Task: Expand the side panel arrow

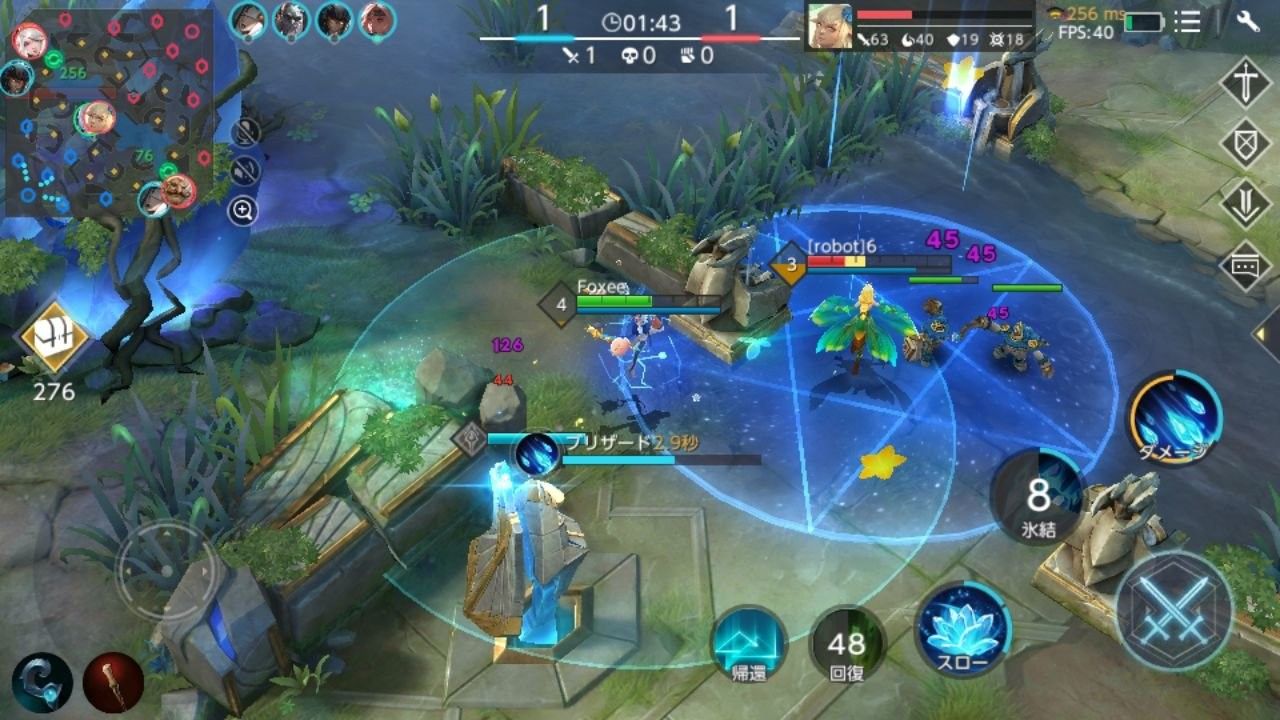Action: (x=1265, y=334)
